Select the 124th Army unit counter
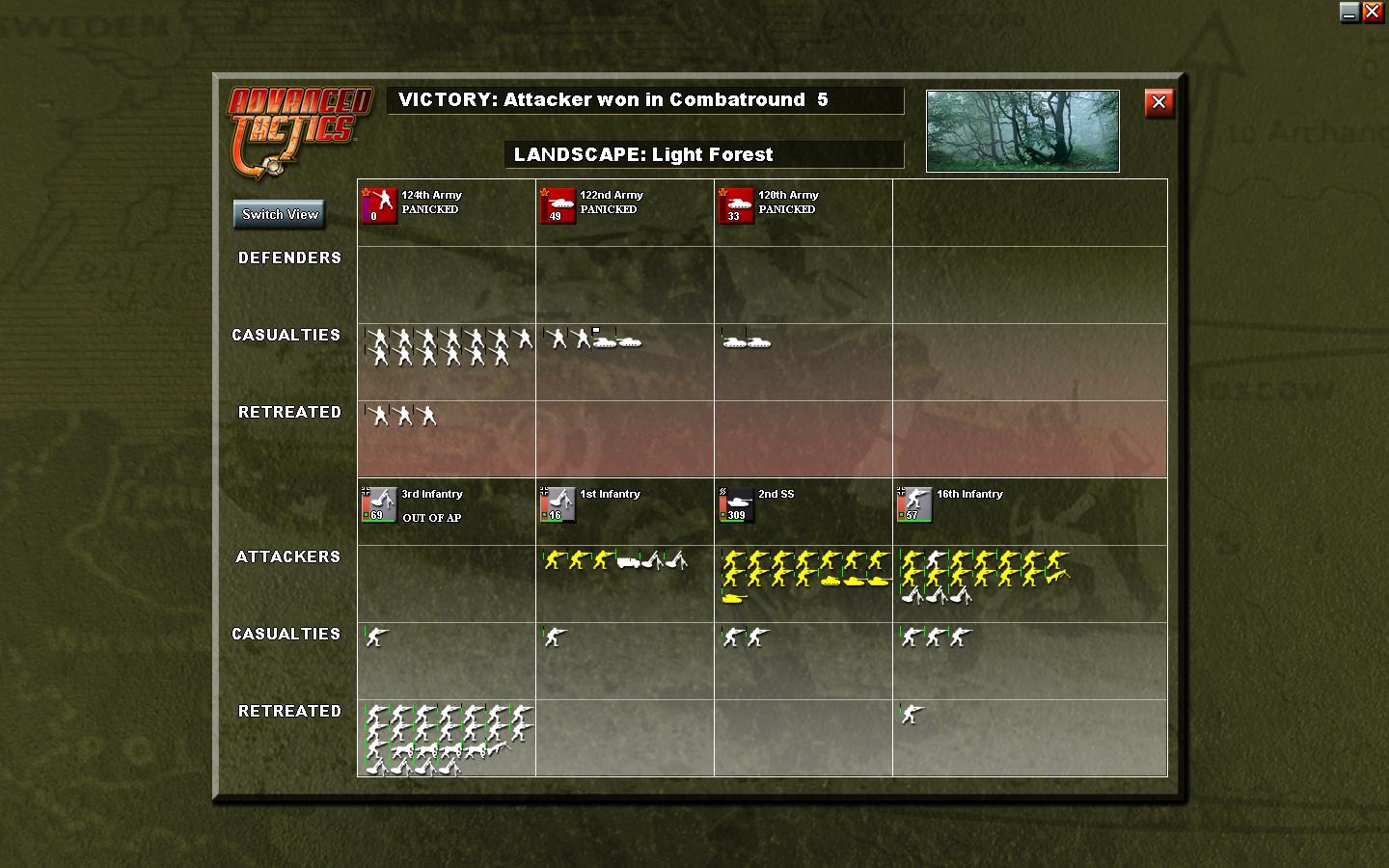The image size is (1389, 868). [377, 206]
